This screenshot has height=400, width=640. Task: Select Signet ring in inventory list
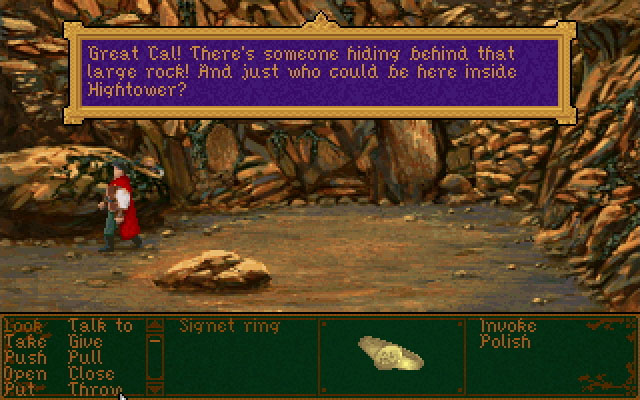tap(229, 326)
